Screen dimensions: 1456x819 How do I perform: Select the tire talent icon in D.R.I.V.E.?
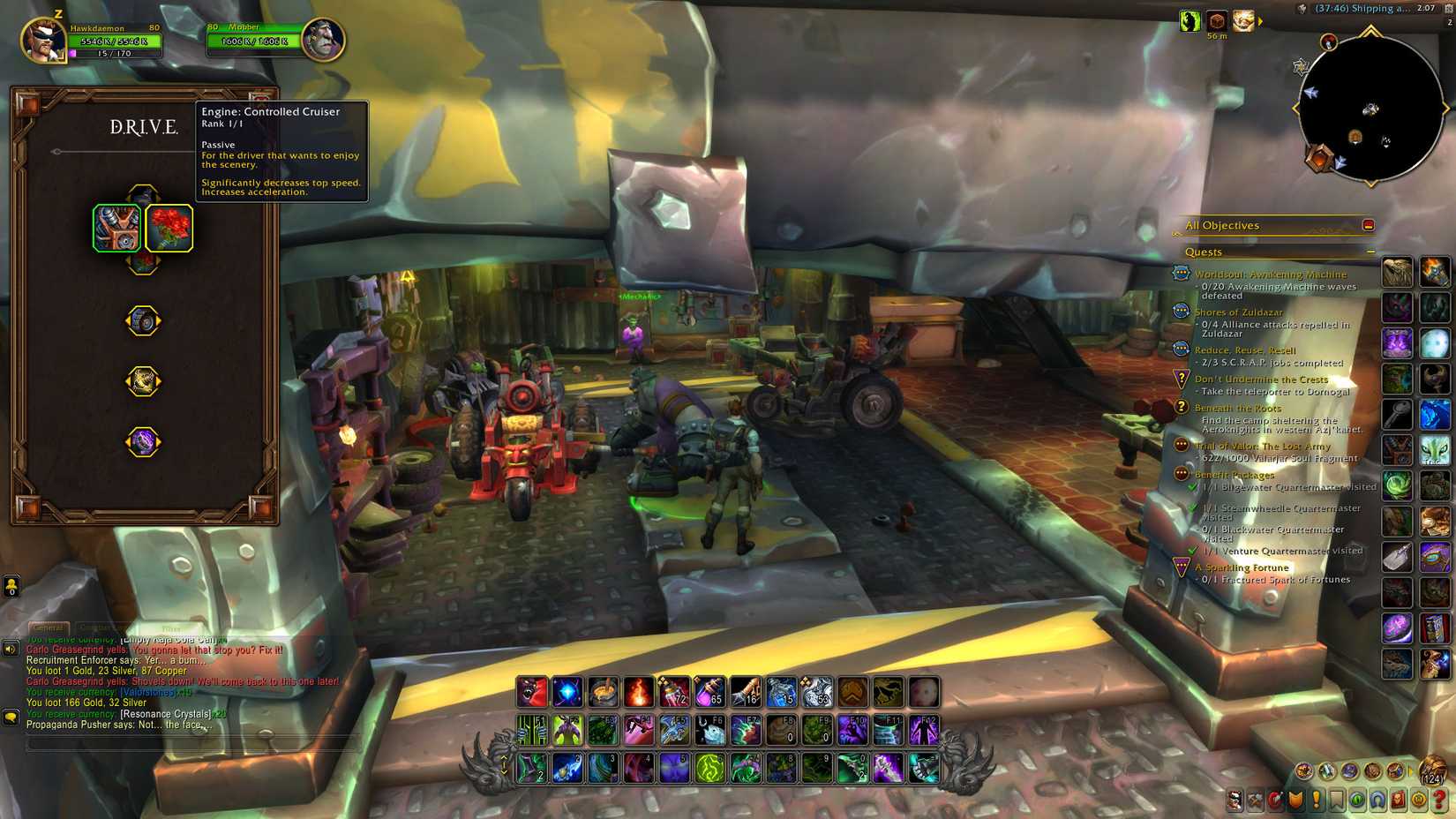point(141,320)
